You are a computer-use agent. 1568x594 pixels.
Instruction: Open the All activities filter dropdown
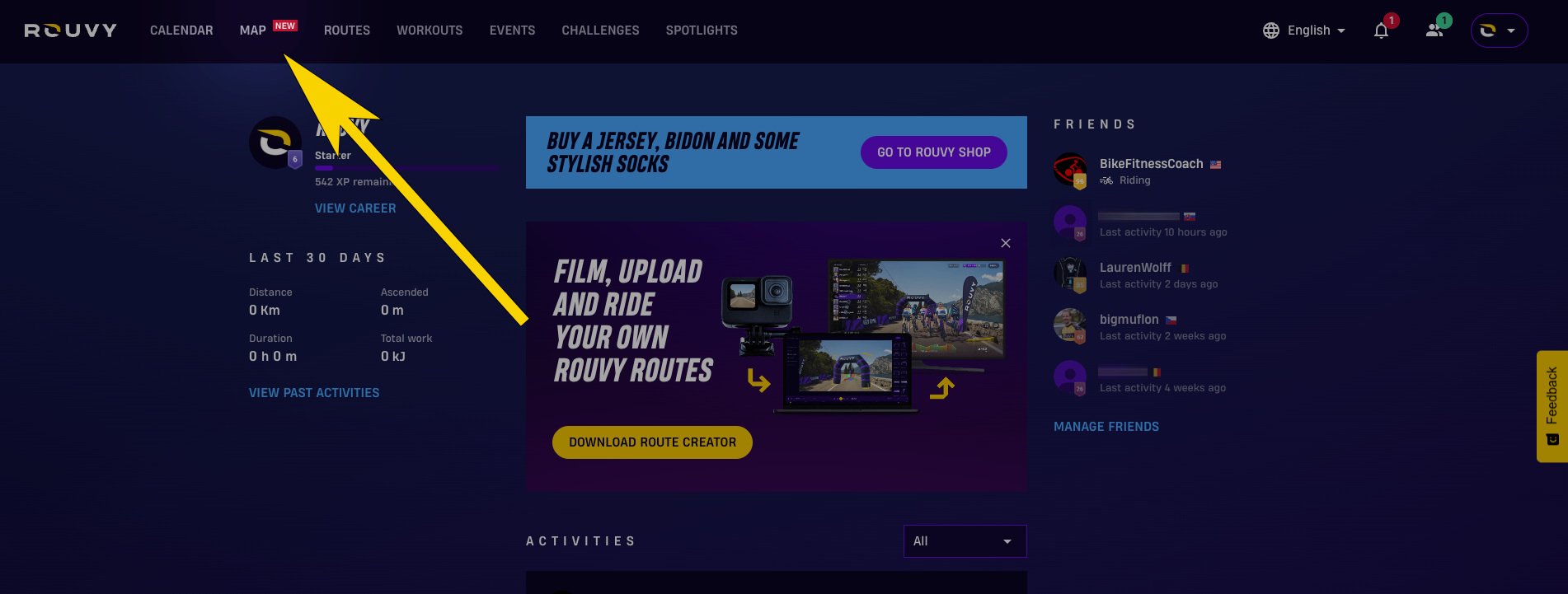(x=965, y=541)
